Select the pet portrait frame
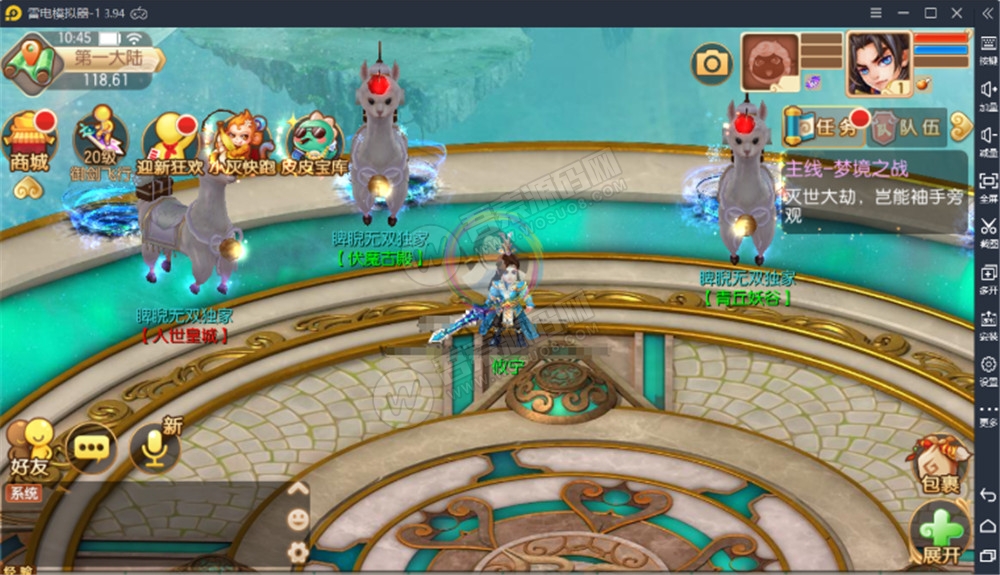1000x575 pixels. point(769,62)
